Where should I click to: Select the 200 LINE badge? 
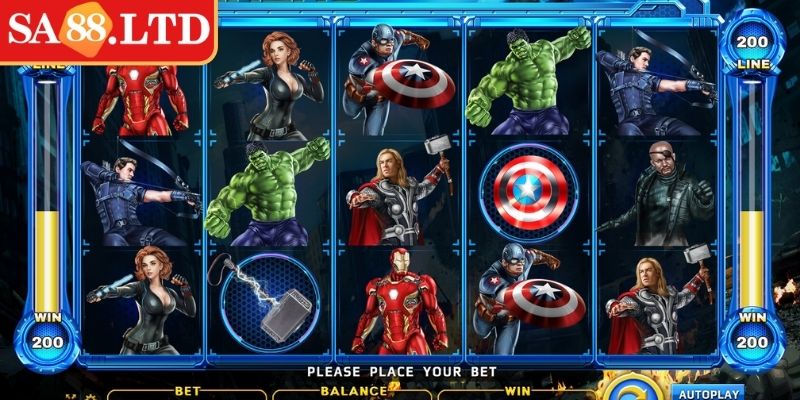coord(751,51)
